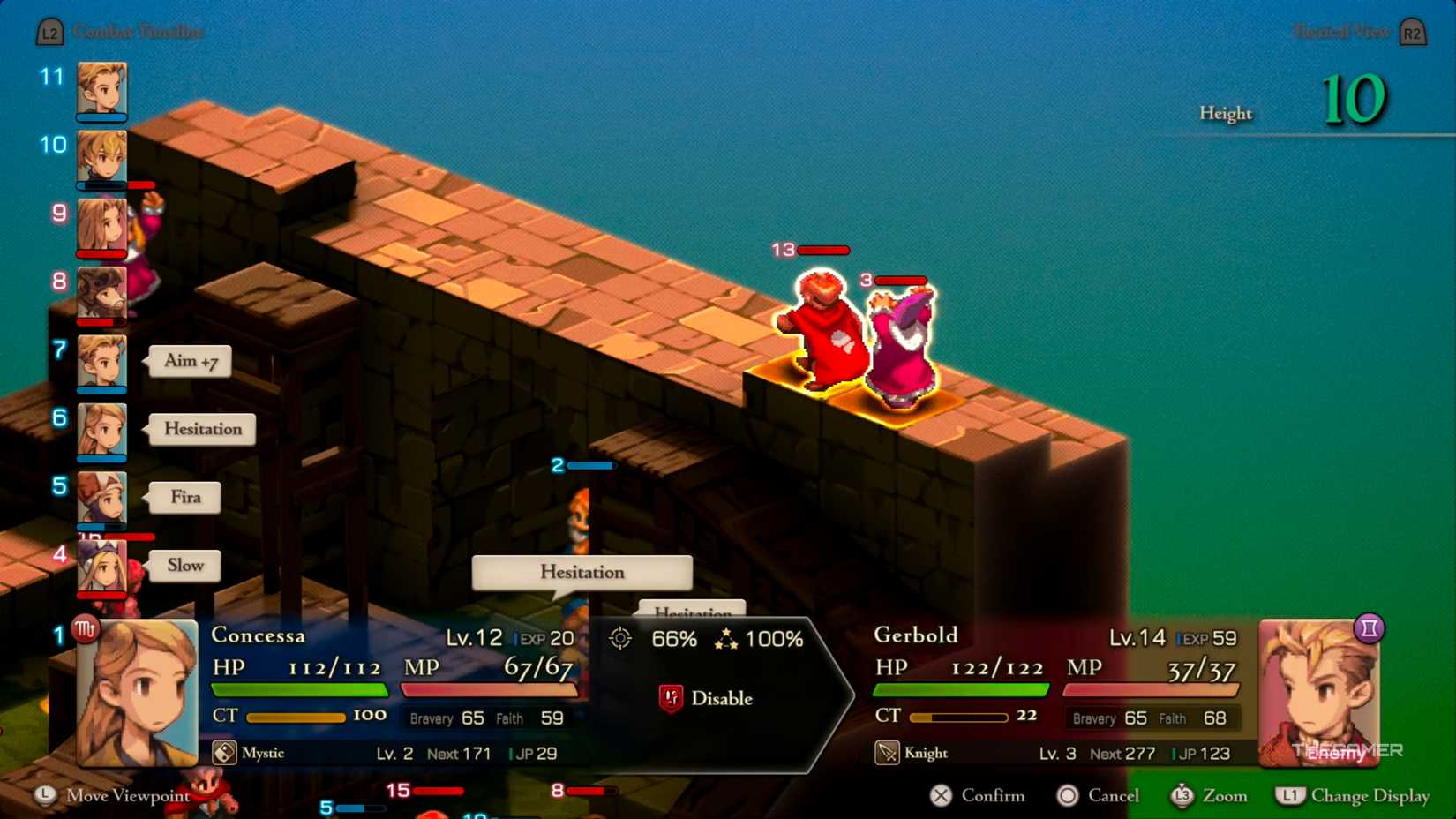Click the Disable status effect icon
Viewport: 1456px width, 819px height.
coord(671,698)
